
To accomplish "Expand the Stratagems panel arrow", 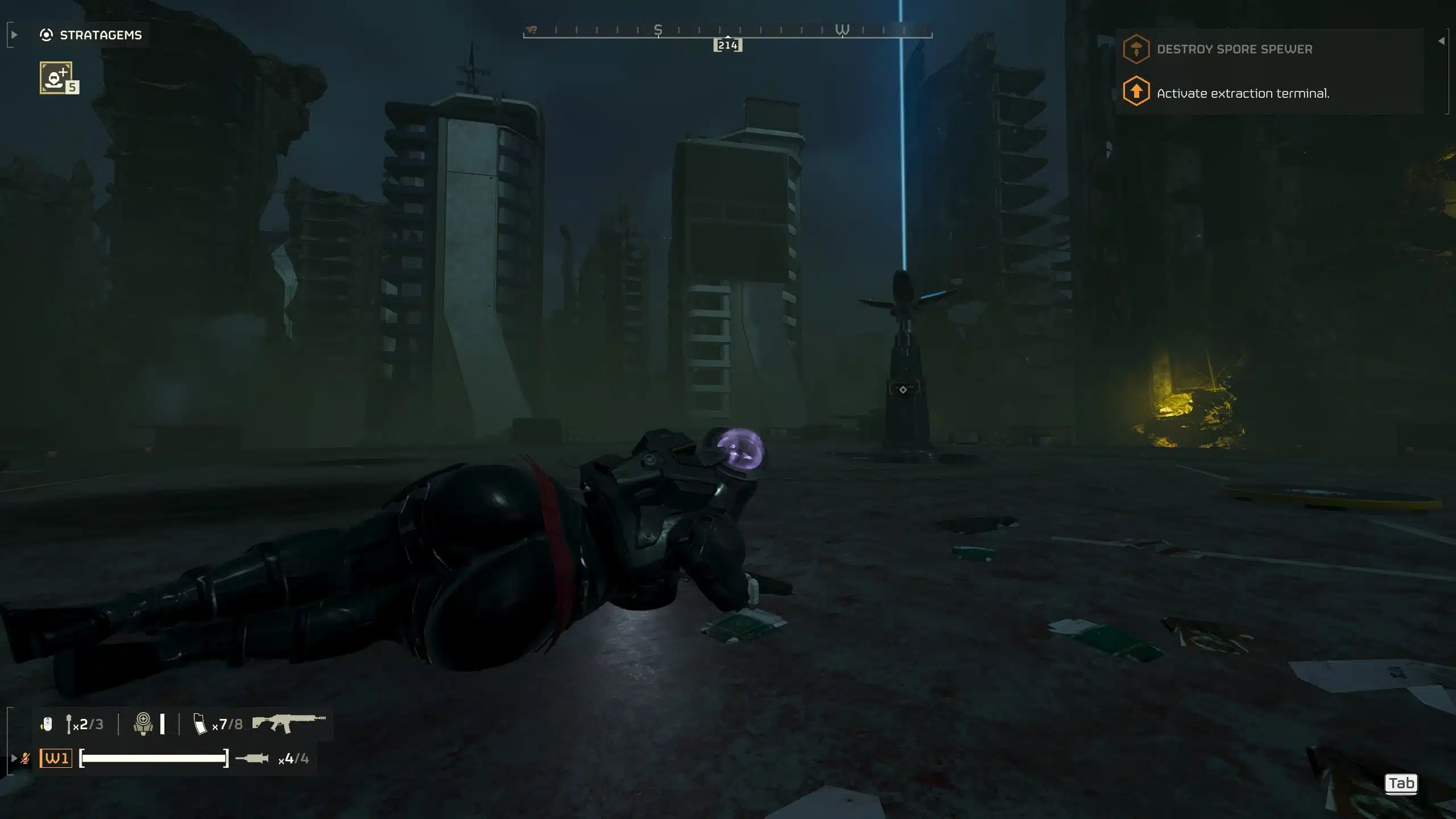I will pyautogui.click(x=14, y=35).
